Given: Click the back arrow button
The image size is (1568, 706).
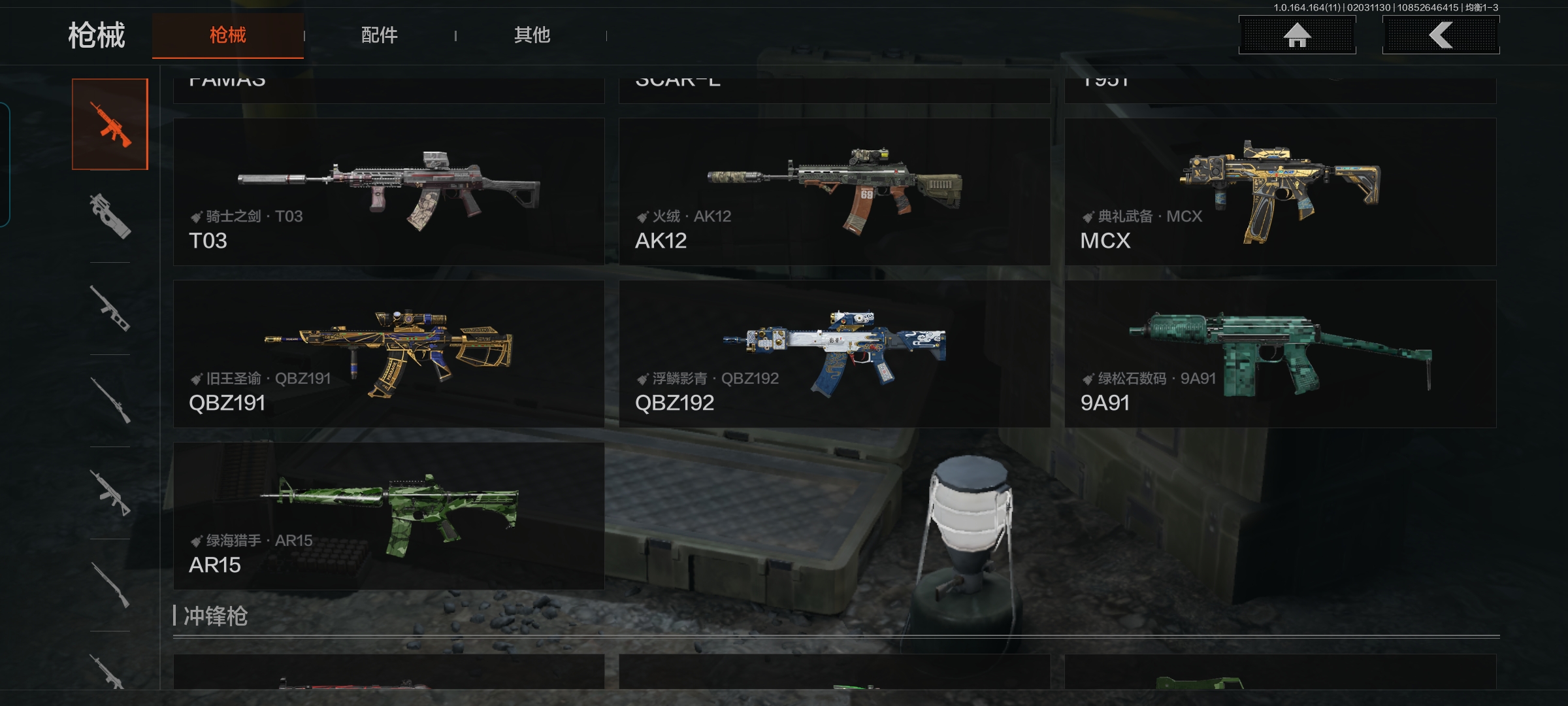Looking at the screenshot, I should [1441, 35].
